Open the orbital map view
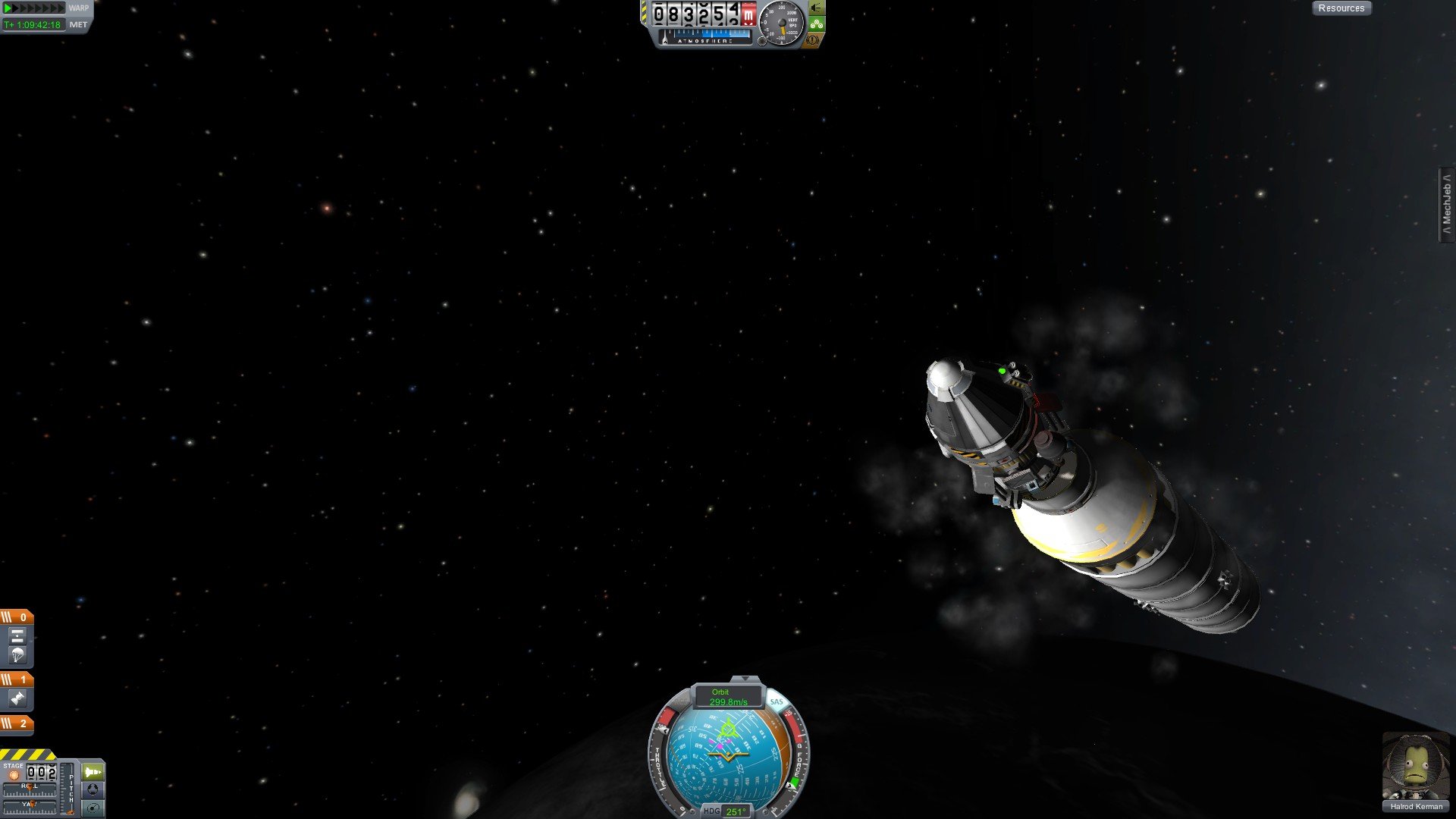 (x=93, y=808)
